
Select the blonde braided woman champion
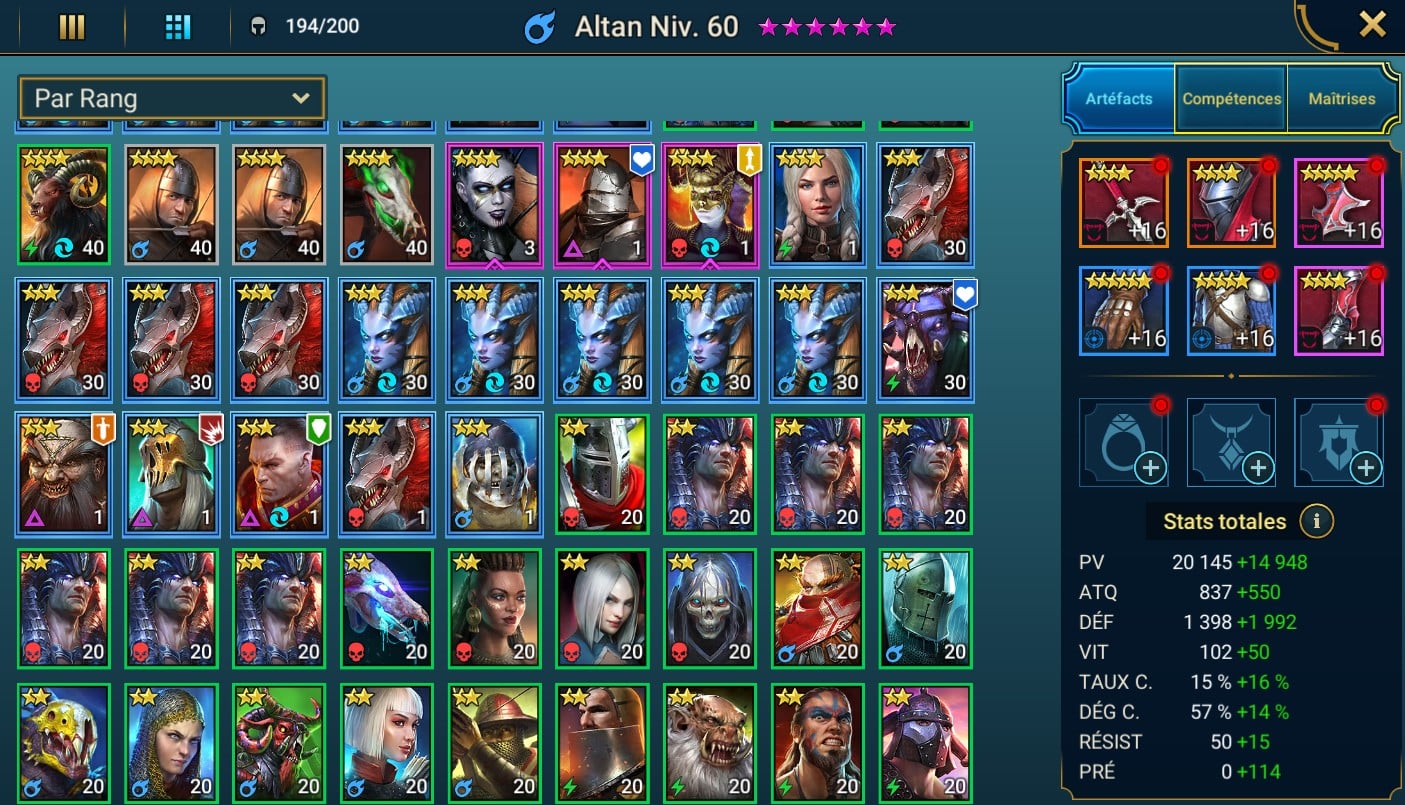818,205
